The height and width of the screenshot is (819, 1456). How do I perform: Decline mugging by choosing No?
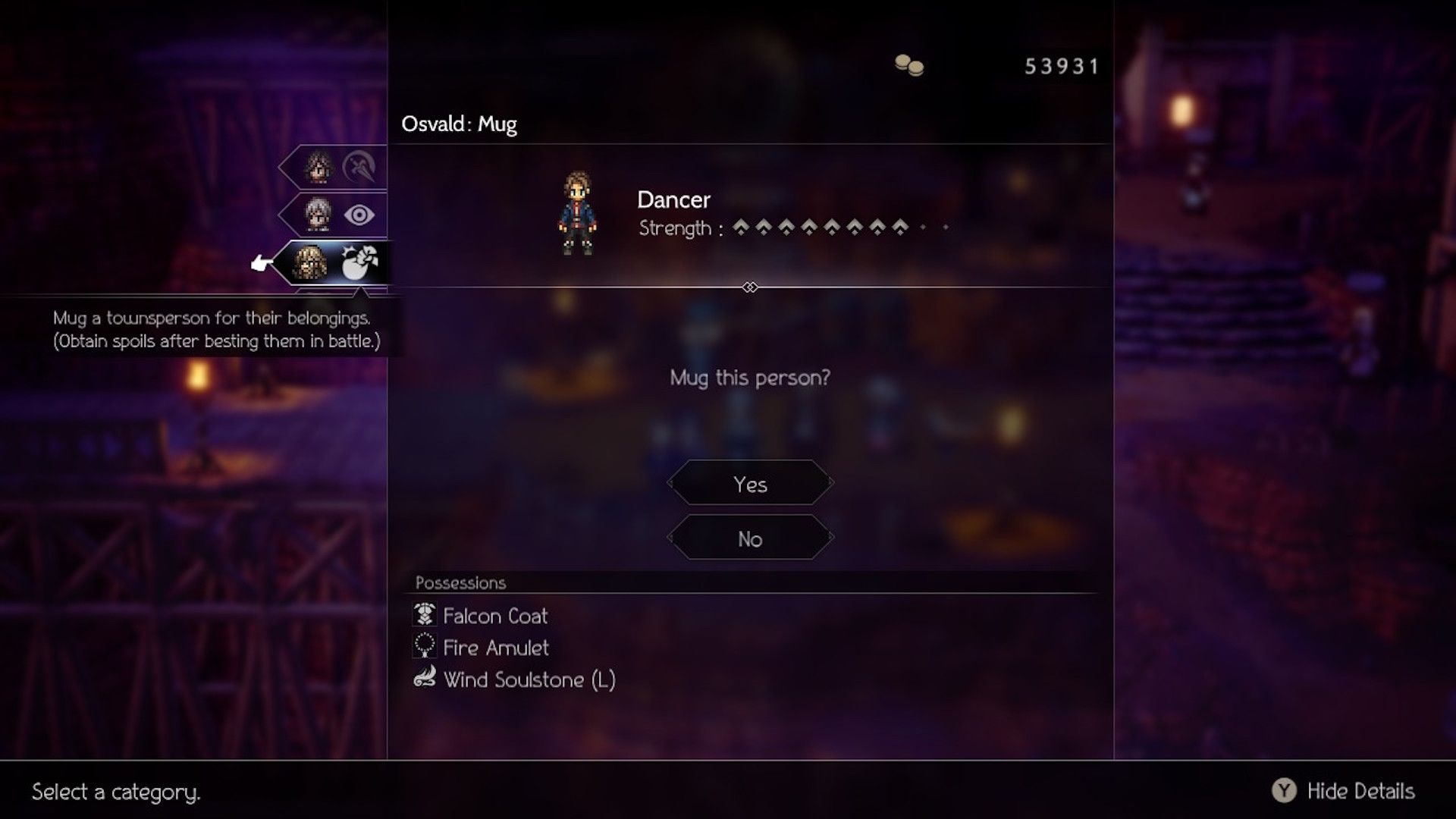pyautogui.click(x=750, y=538)
